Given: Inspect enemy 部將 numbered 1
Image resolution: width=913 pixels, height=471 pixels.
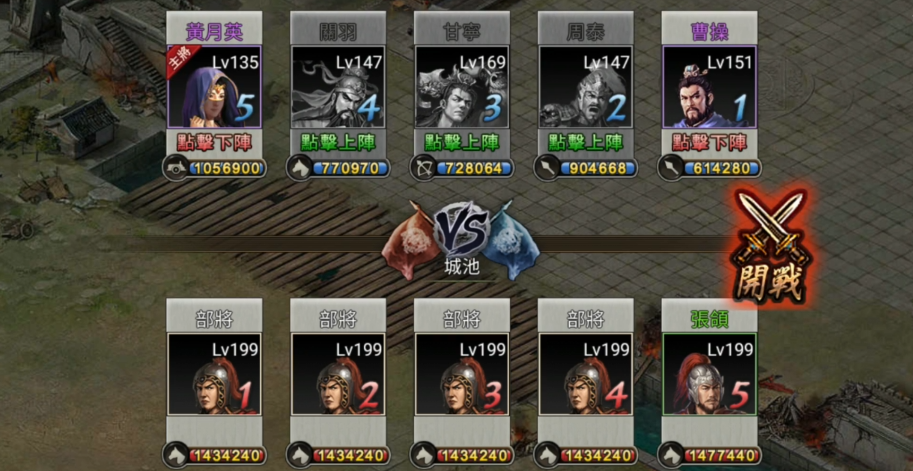Looking at the screenshot, I should 214,375.
